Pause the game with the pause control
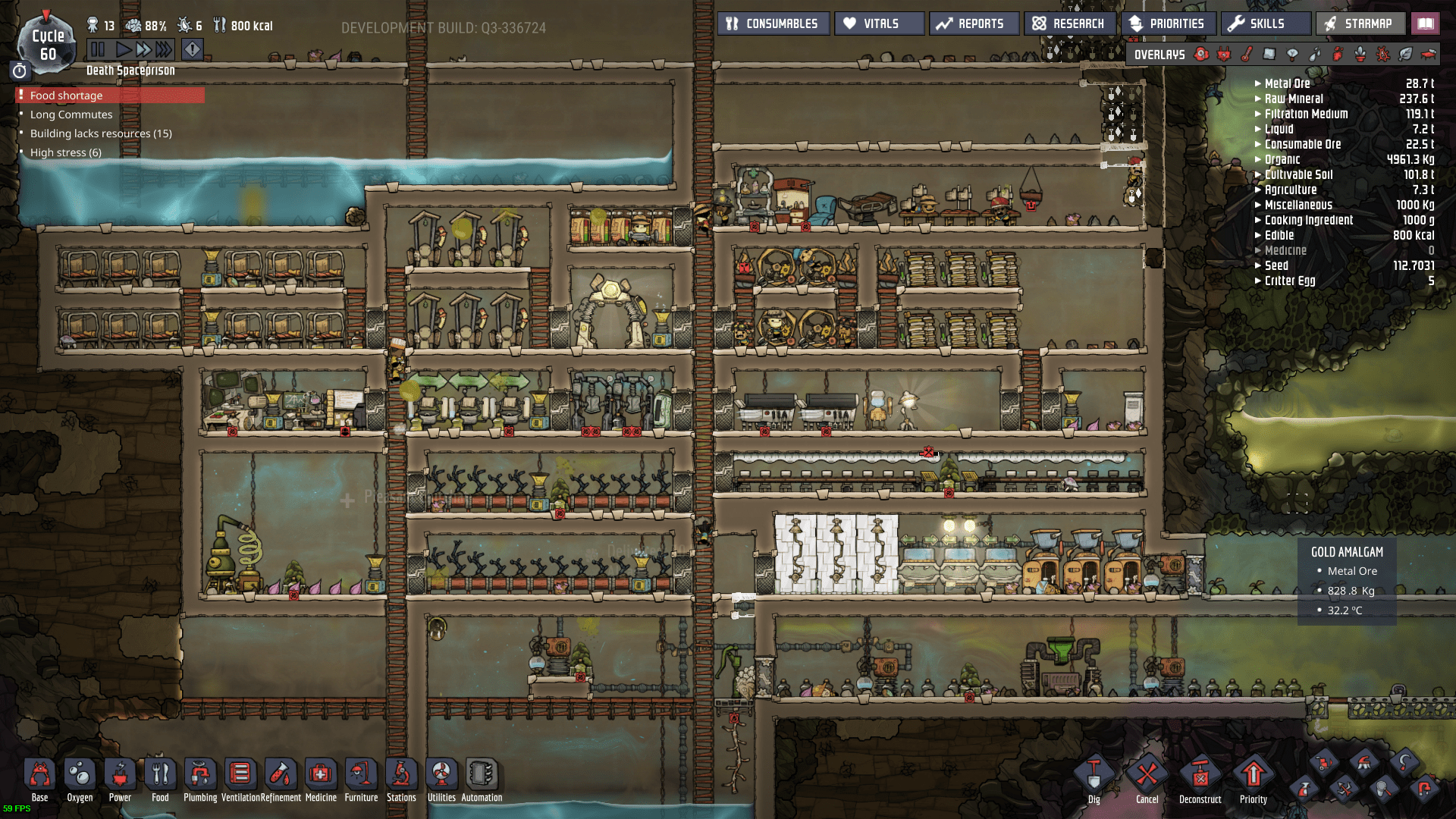The width and height of the screenshot is (1456, 819). (x=99, y=49)
